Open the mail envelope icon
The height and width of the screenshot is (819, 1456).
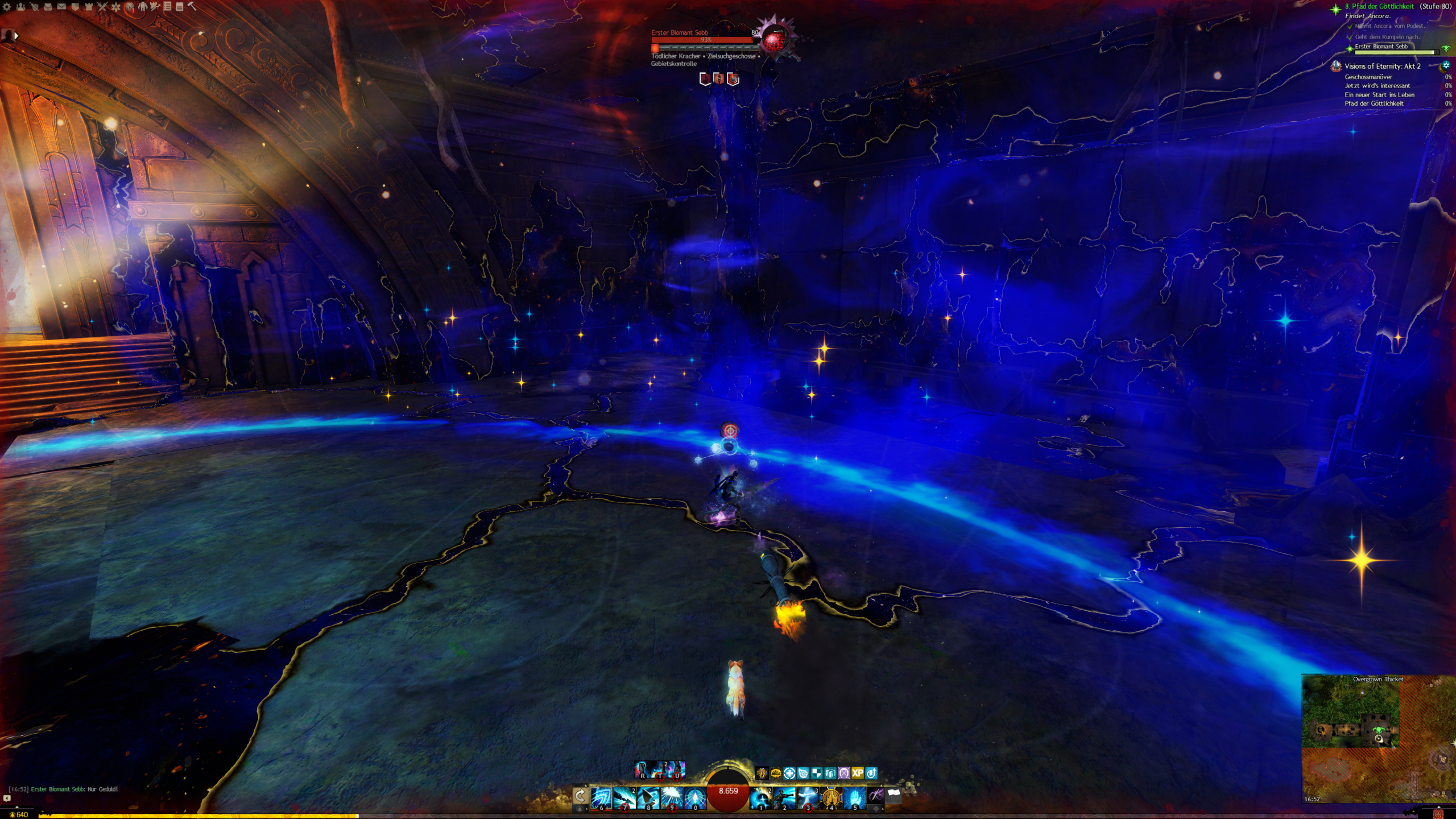coord(61,7)
